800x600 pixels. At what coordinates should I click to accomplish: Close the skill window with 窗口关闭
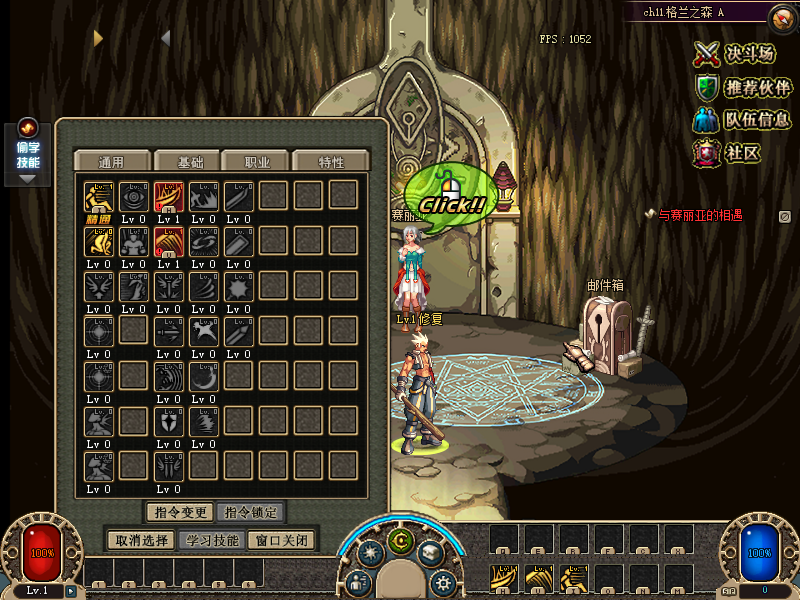(x=283, y=540)
